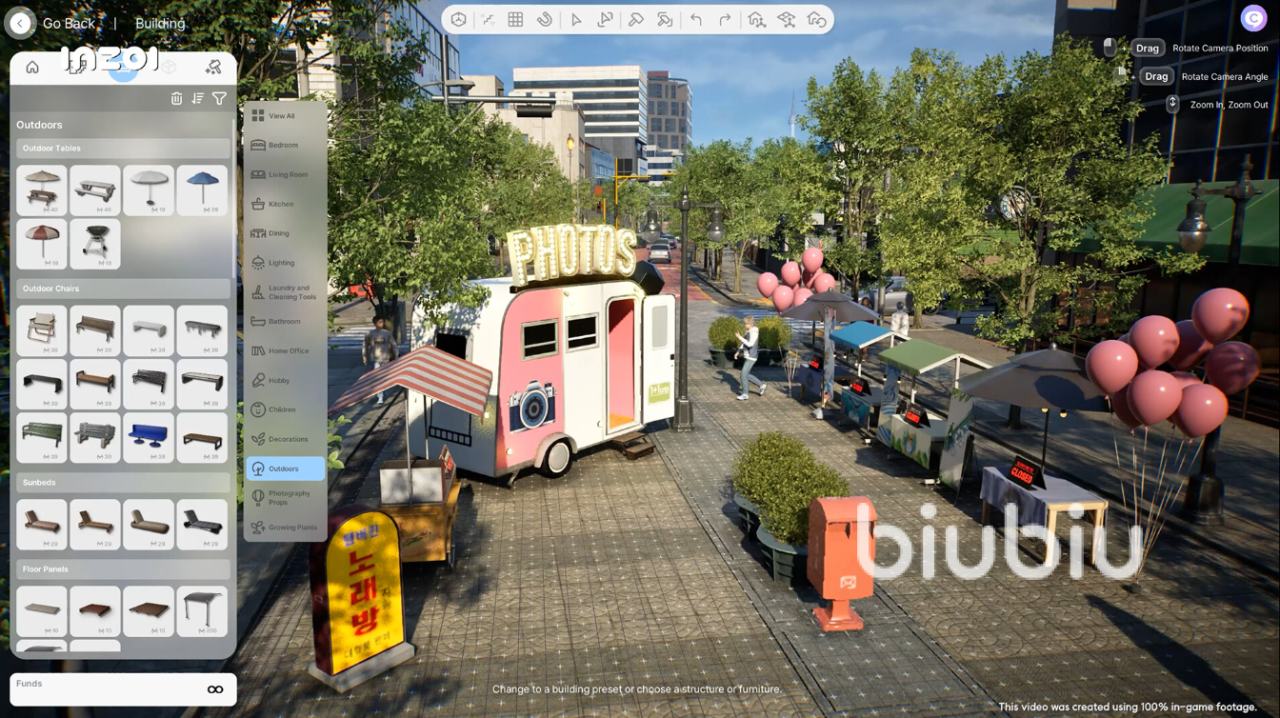1280x718 pixels.
Task: Select the pergola floor panel item
Action: (202, 610)
